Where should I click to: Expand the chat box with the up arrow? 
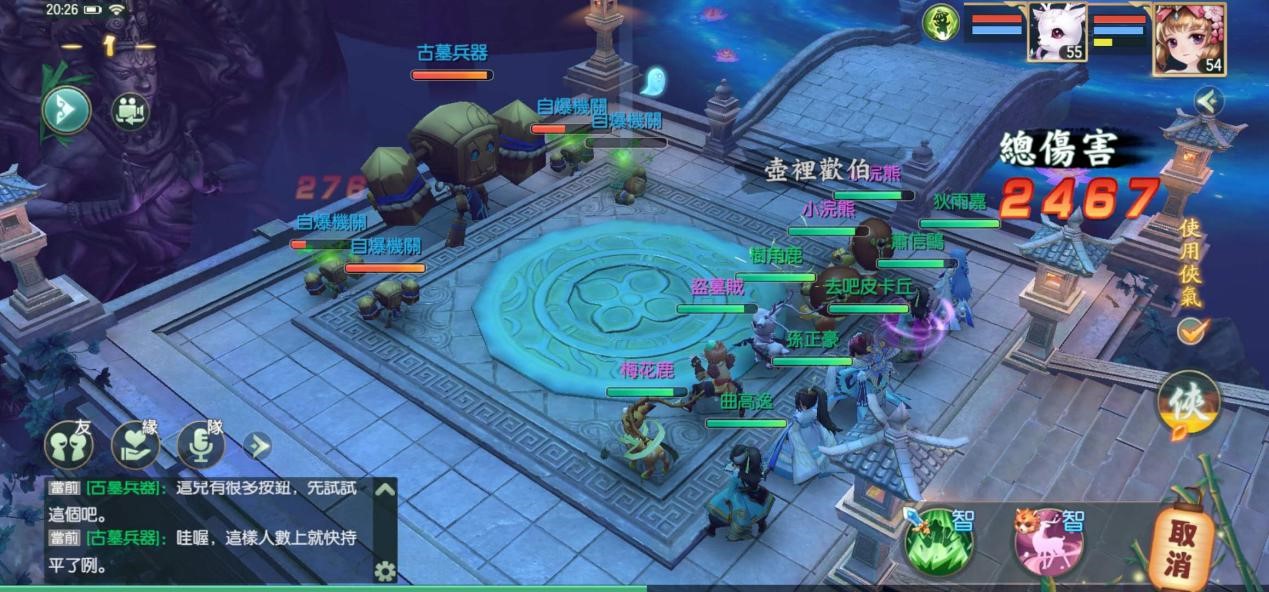[384, 490]
